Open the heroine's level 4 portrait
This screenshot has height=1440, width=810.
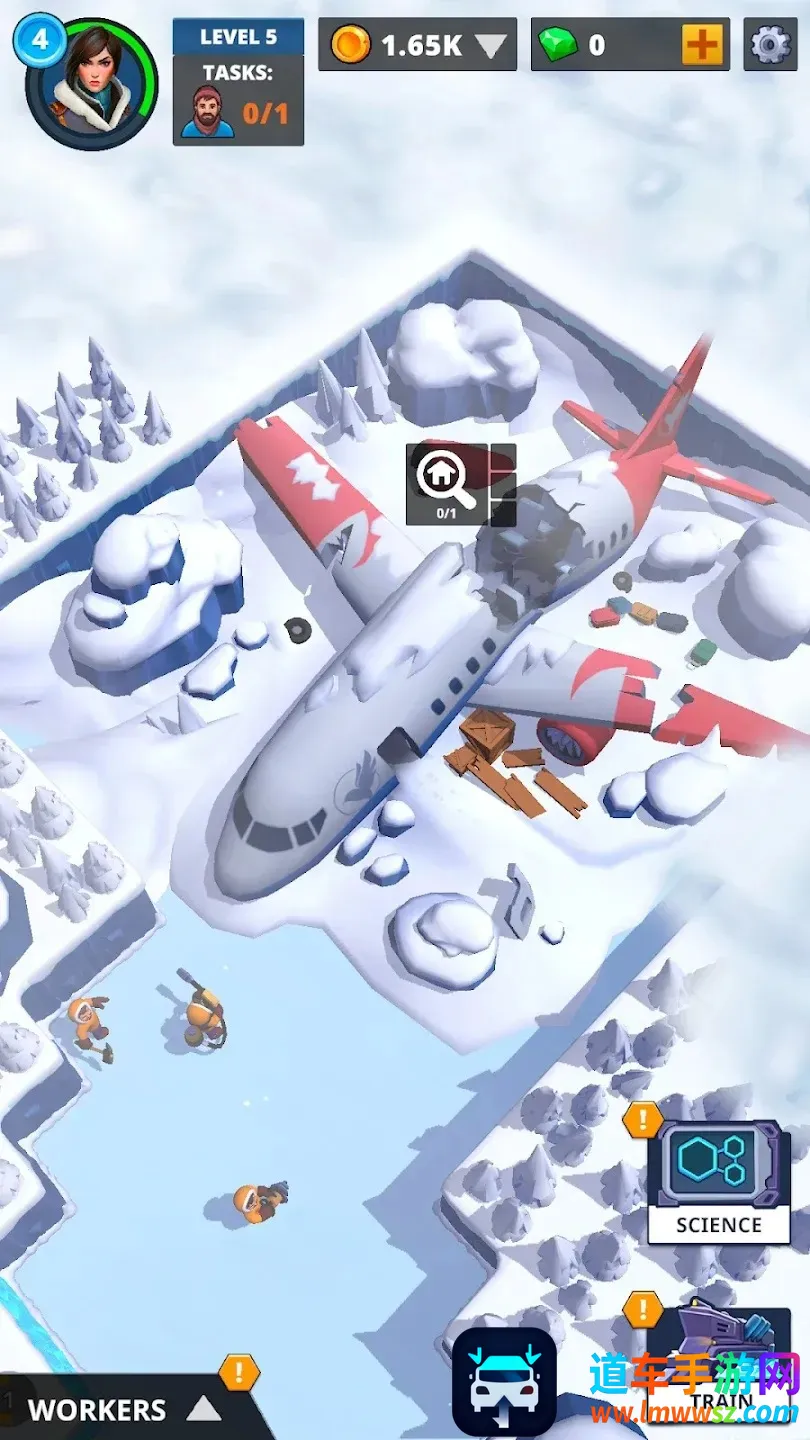click(92, 83)
